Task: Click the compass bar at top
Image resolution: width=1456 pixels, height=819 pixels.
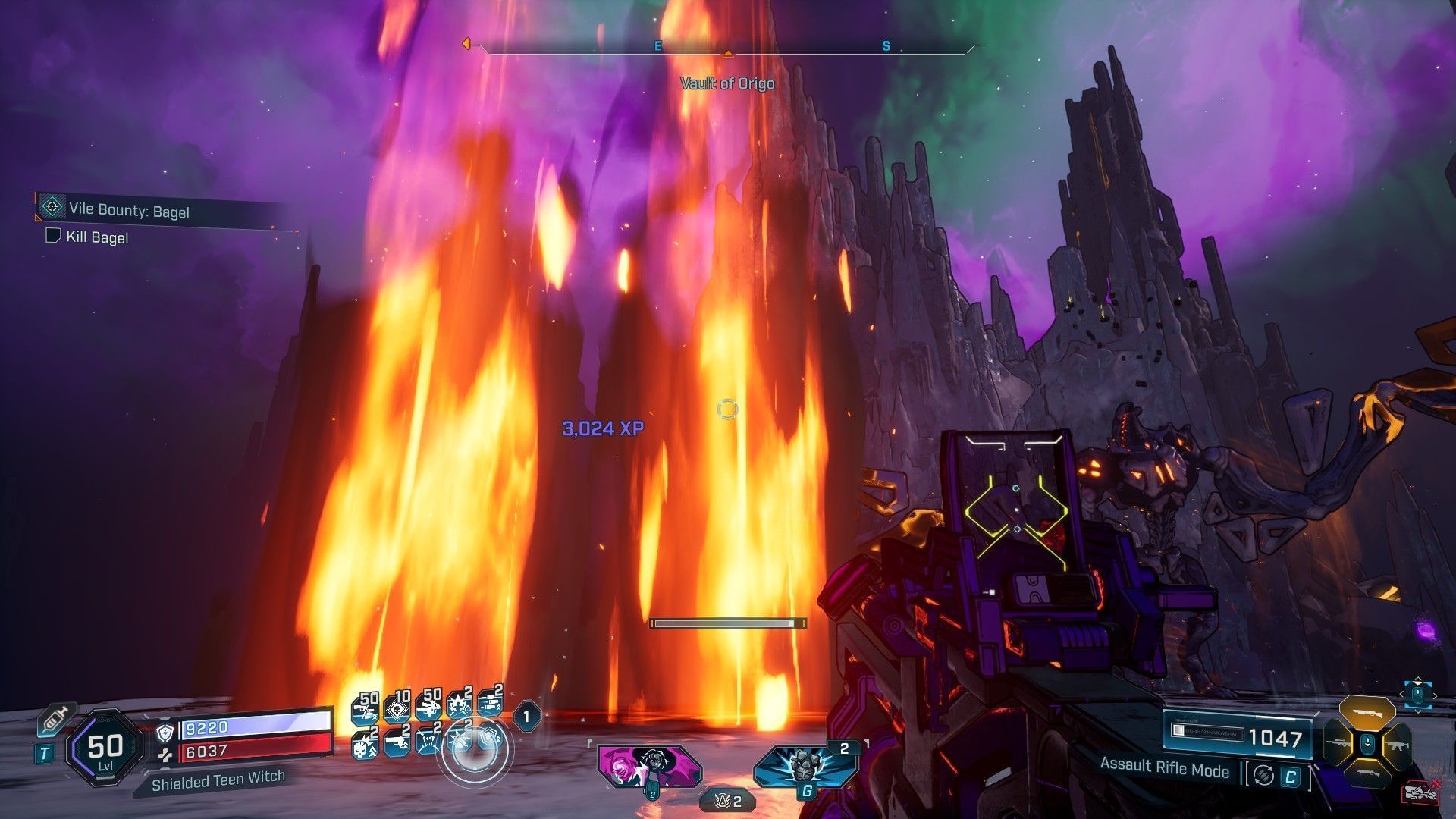Action: click(726, 47)
